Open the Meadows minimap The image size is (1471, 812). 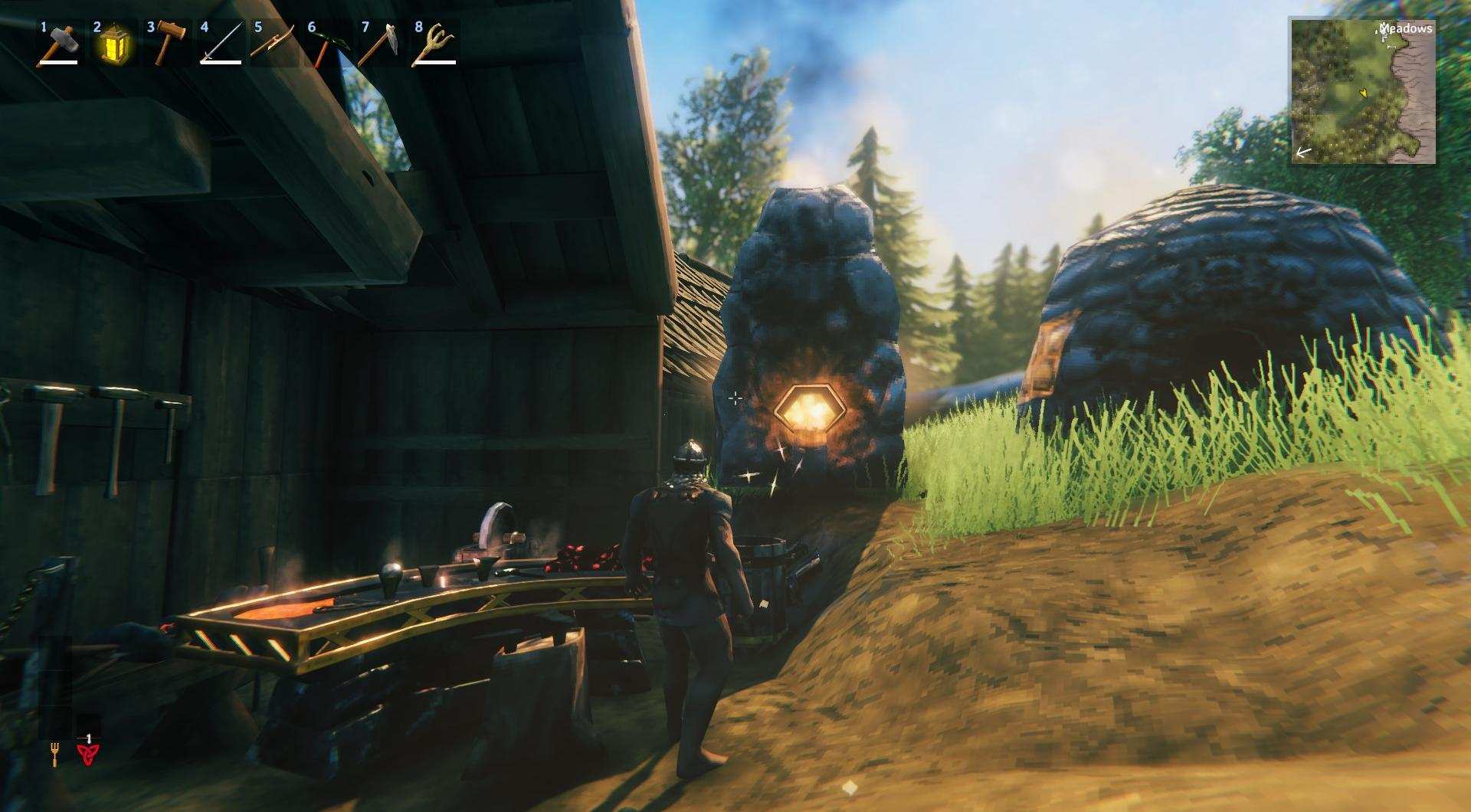point(1363,92)
